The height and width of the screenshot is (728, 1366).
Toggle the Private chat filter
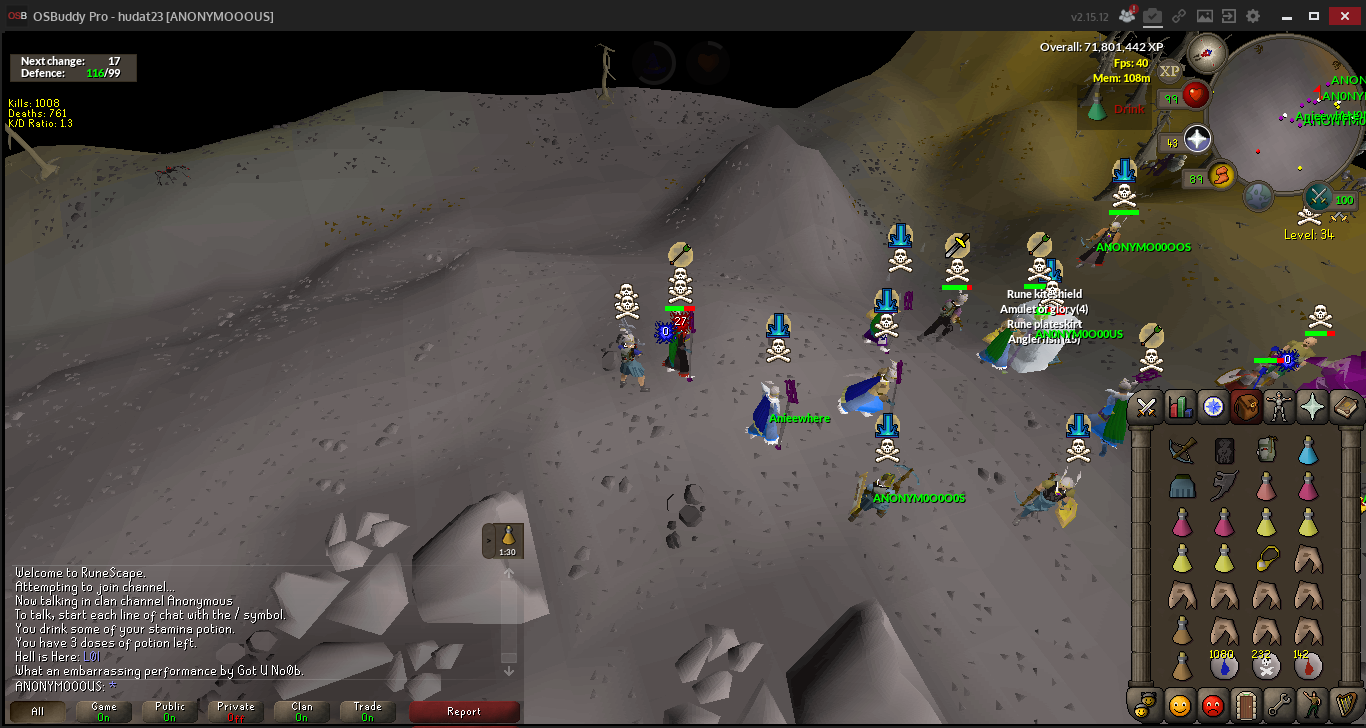coord(235,711)
